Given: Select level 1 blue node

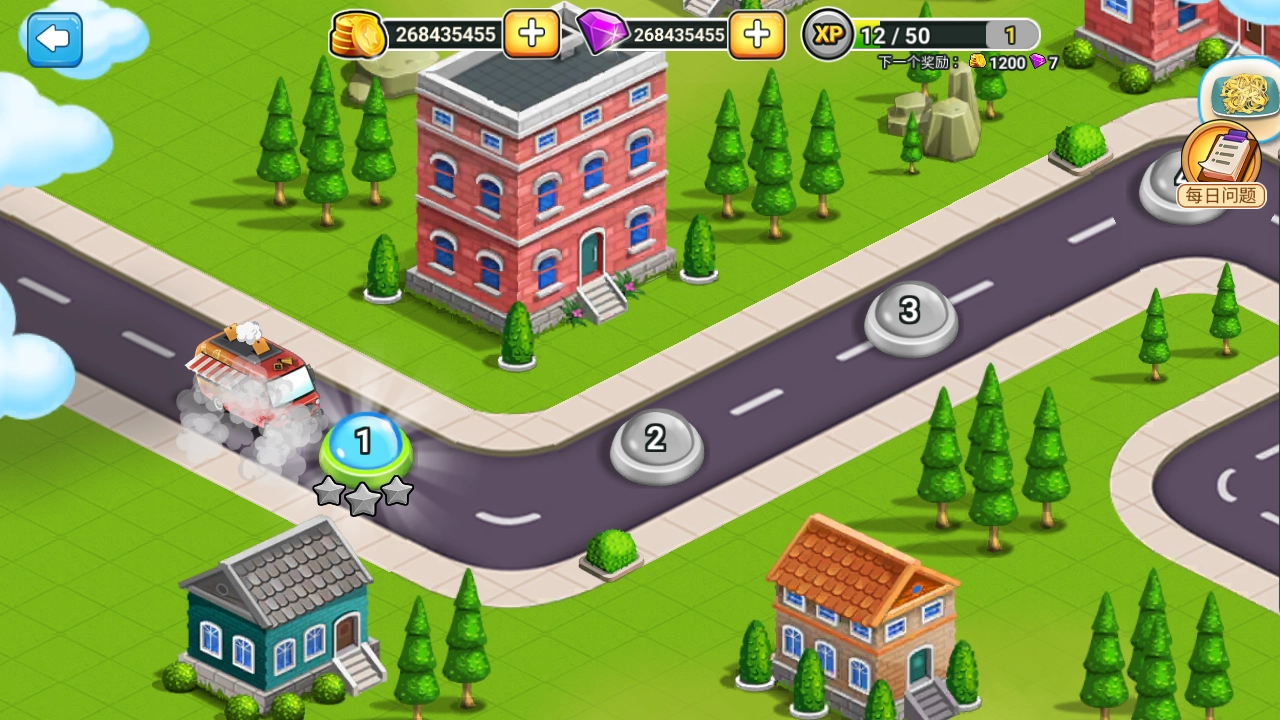Looking at the screenshot, I should pyautogui.click(x=364, y=445).
